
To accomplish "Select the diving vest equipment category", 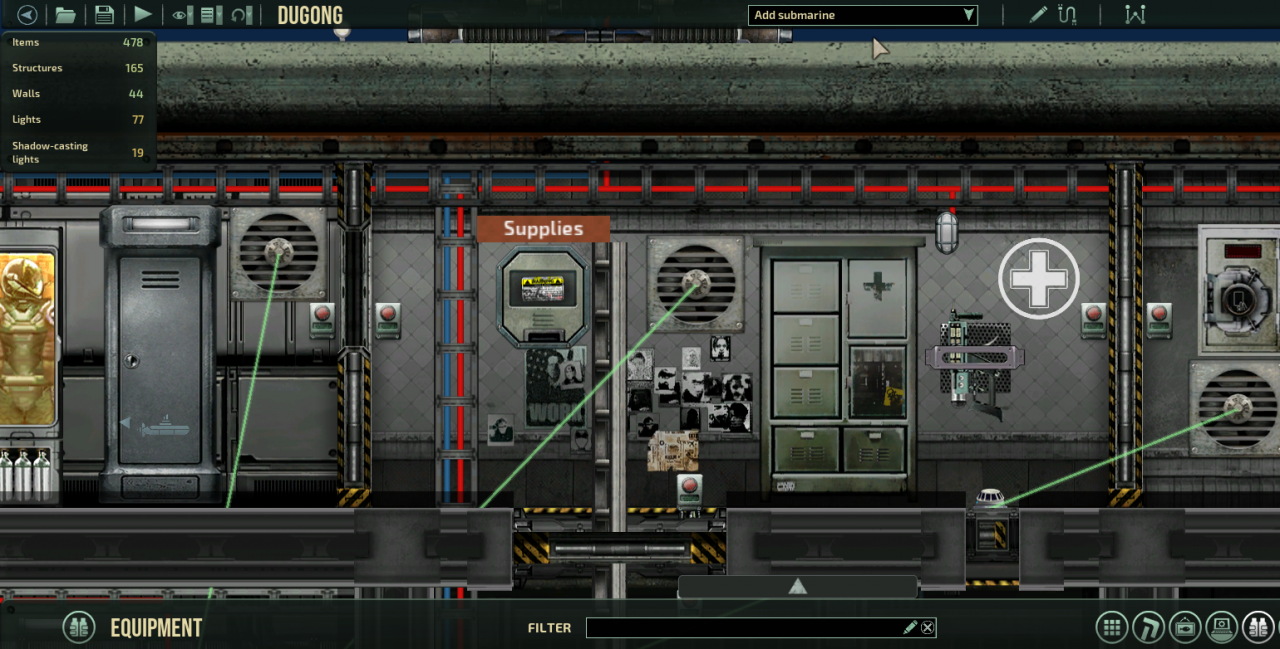I will coord(1258,628).
